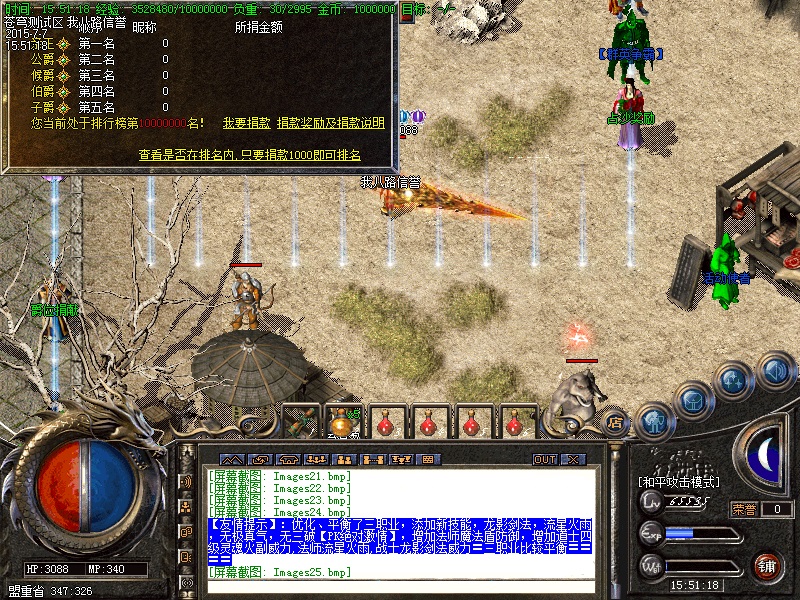Close the panel with the X button
This screenshot has height=600, width=800.
pyautogui.click(x=573, y=460)
